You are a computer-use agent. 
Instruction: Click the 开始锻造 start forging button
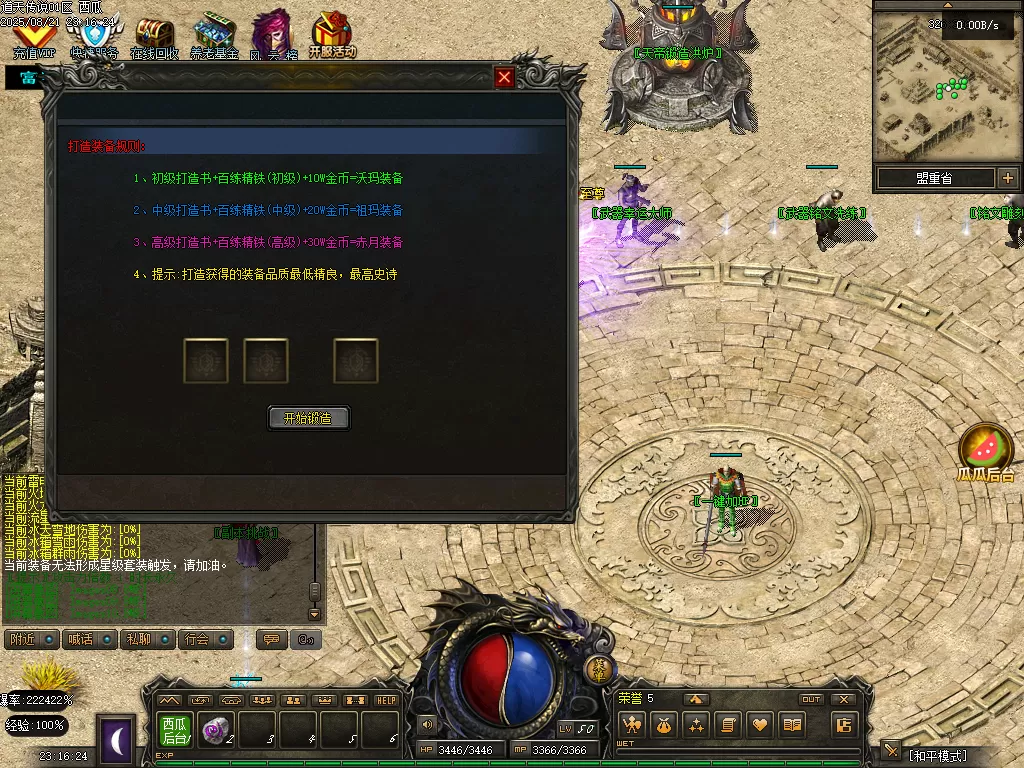[x=309, y=418]
